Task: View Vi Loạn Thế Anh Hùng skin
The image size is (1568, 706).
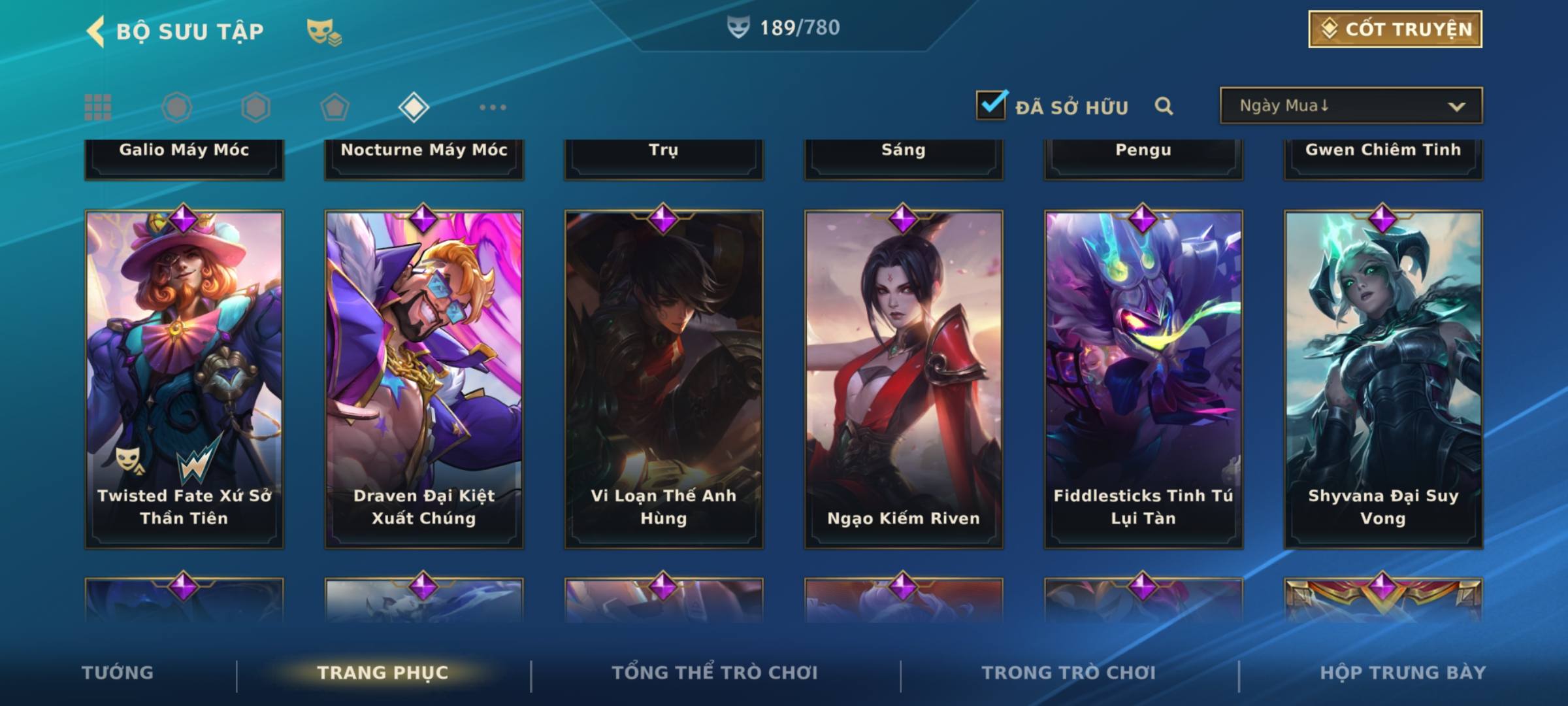Action: pos(664,379)
